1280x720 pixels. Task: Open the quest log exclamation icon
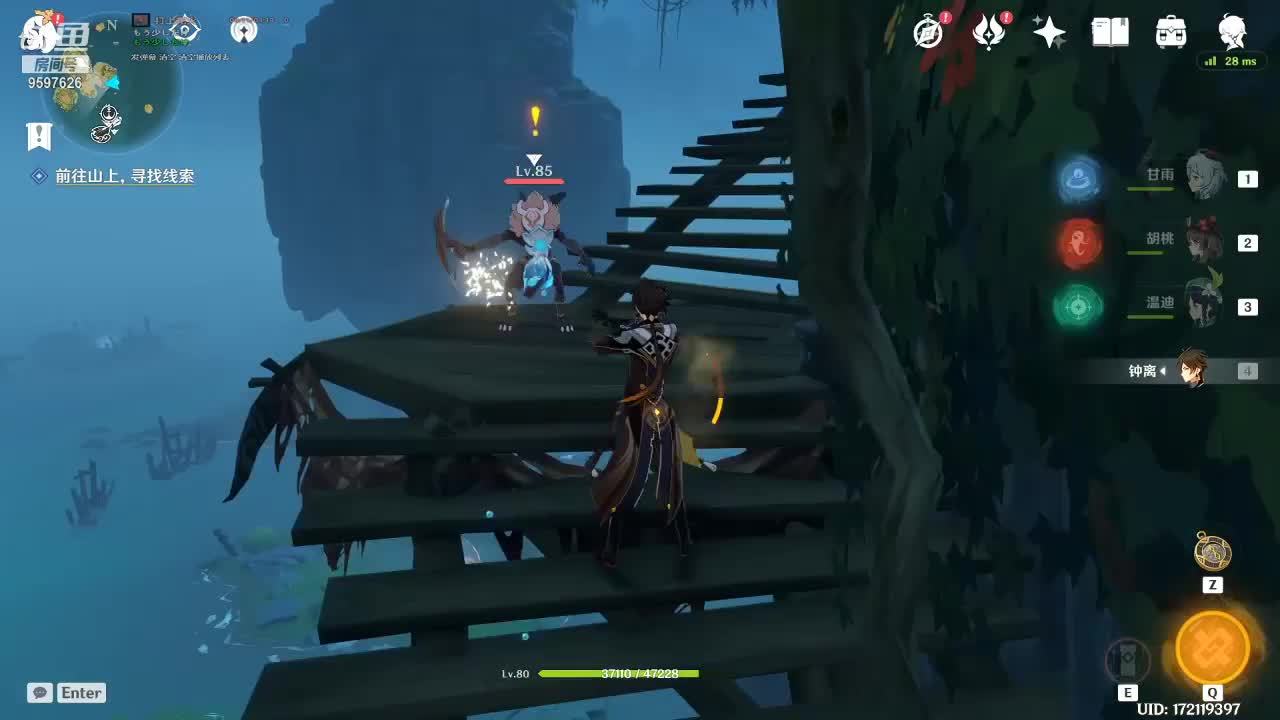(39, 136)
